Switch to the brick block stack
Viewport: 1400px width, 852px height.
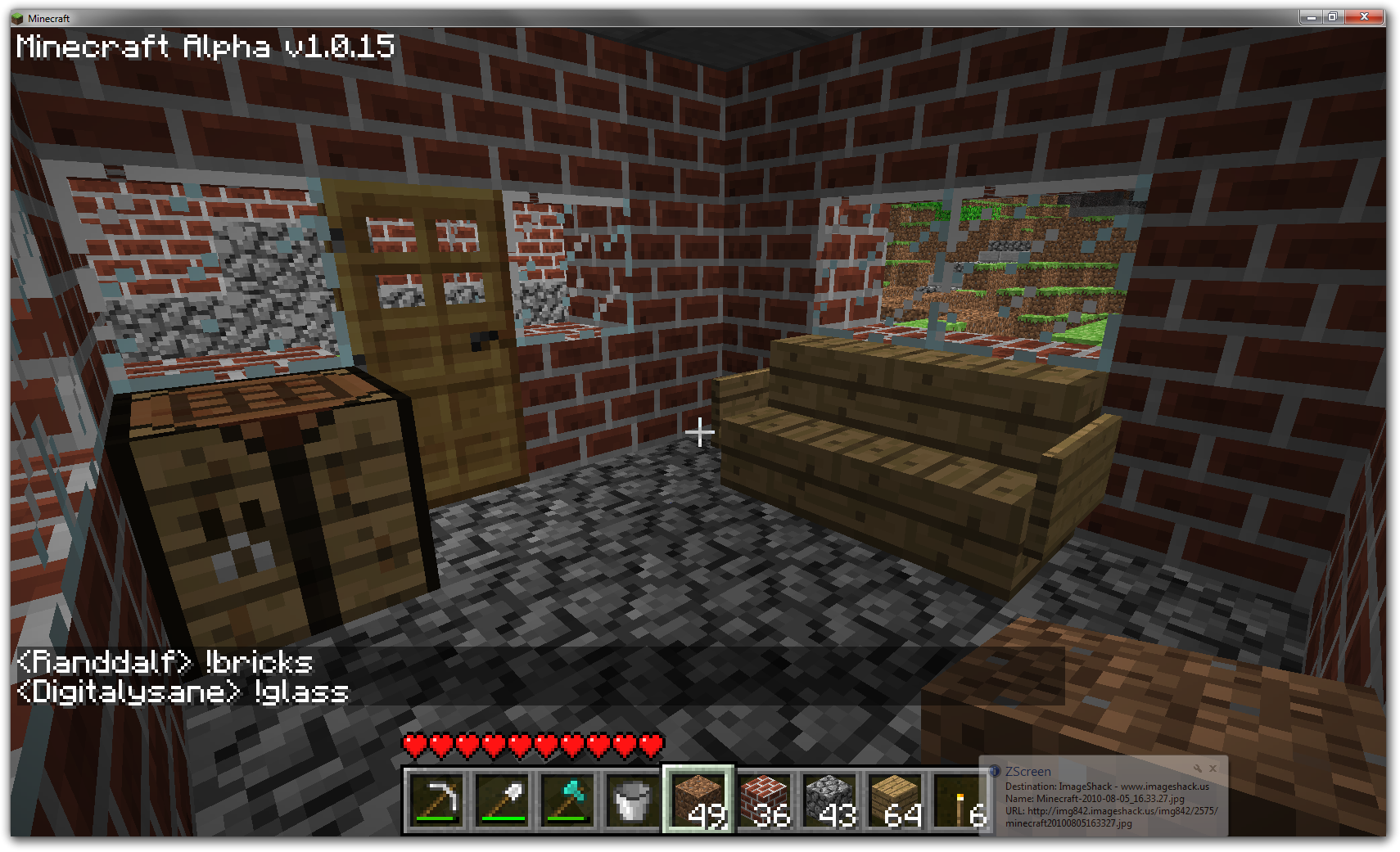coord(764,800)
